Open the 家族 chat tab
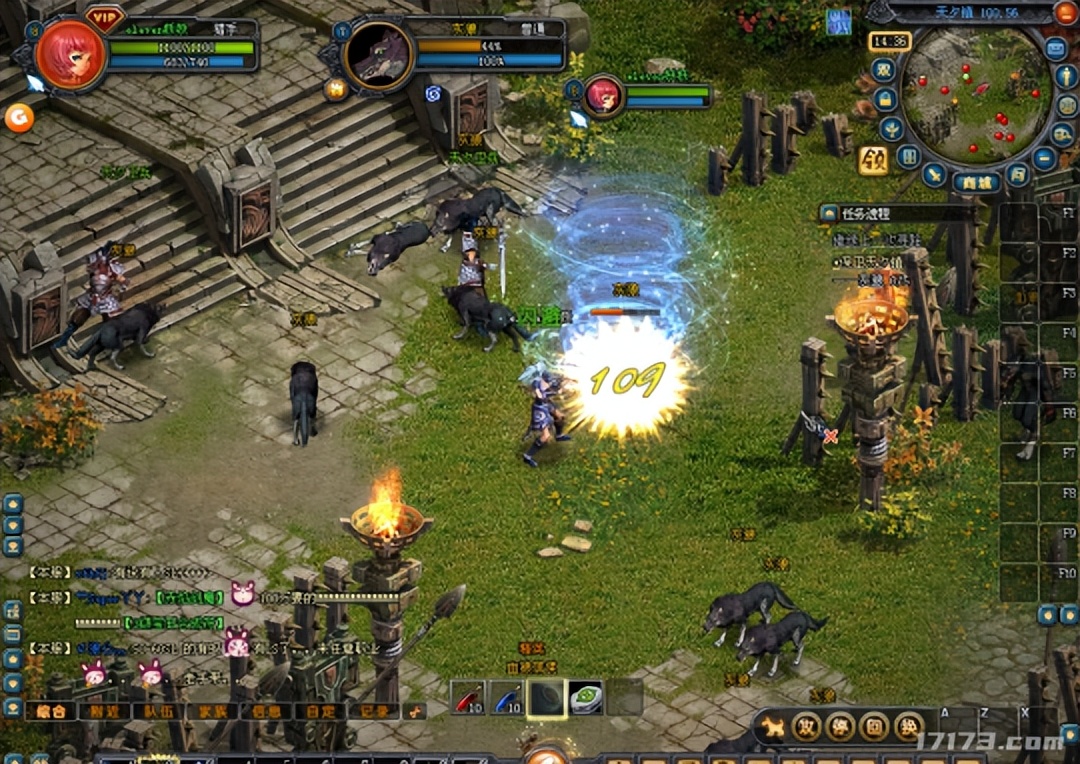Image resolution: width=1080 pixels, height=764 pixels. click(211, 711)
